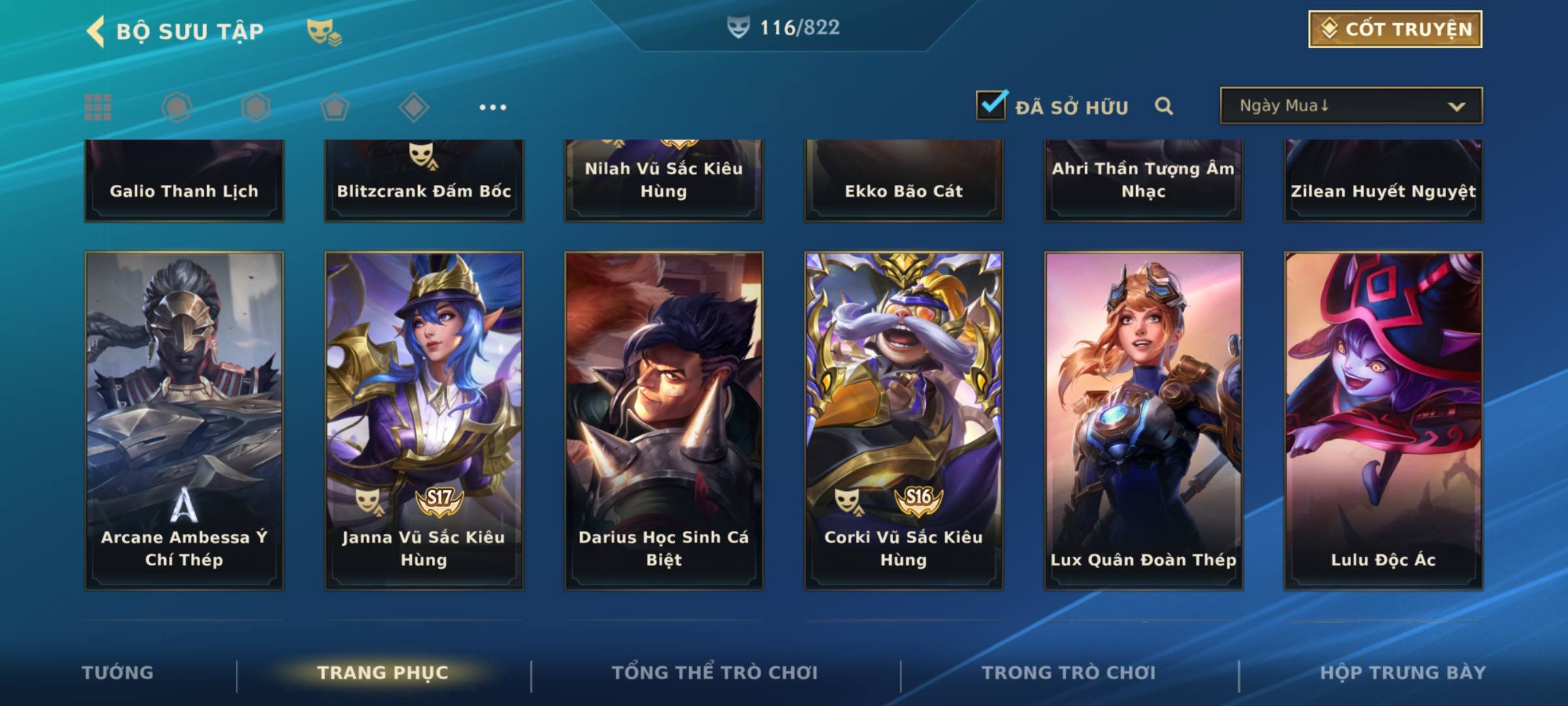Open the skin search magnifier

tap(1164, 106)
